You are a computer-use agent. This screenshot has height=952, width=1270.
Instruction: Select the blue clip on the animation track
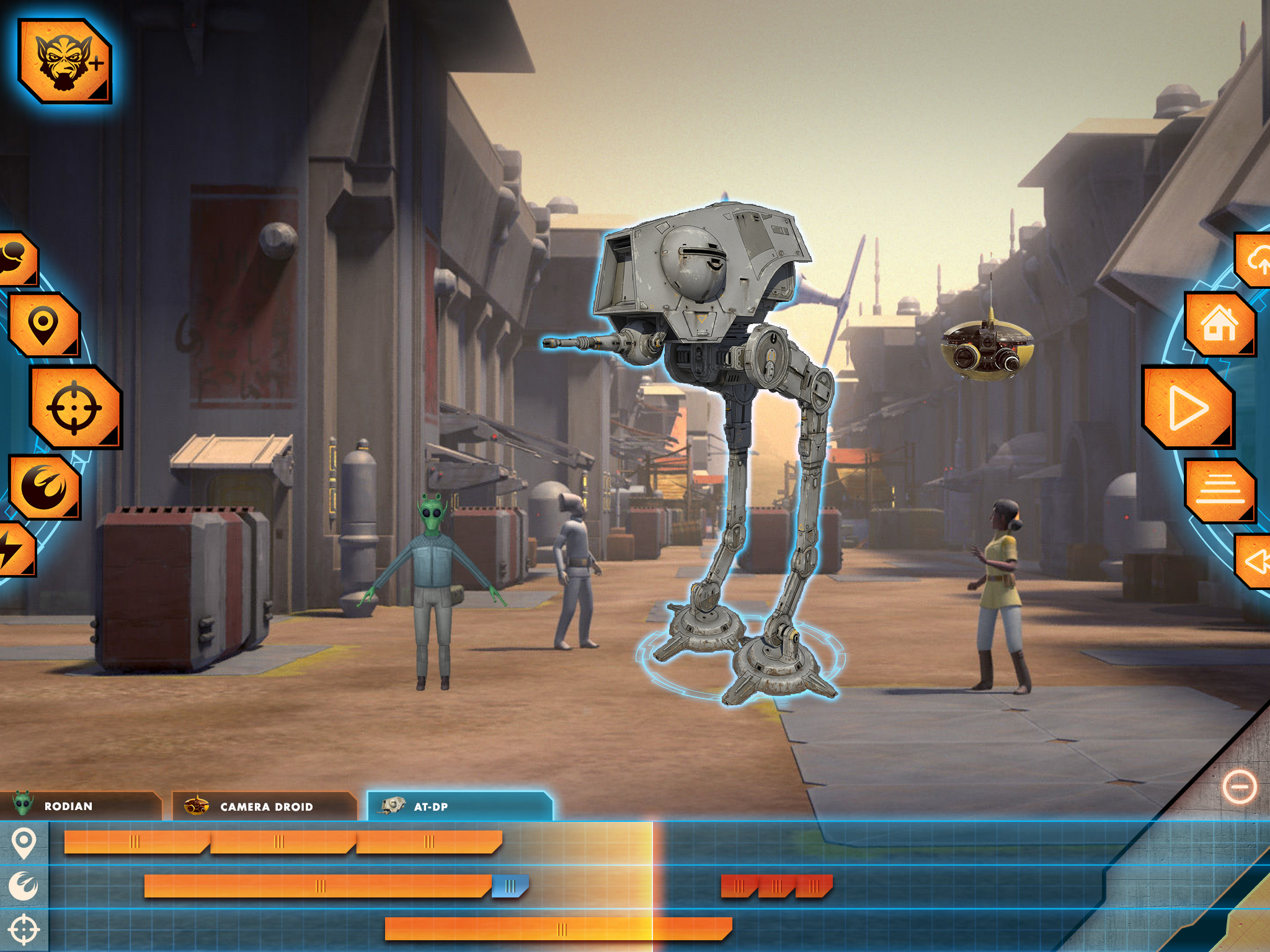[510, 886]
